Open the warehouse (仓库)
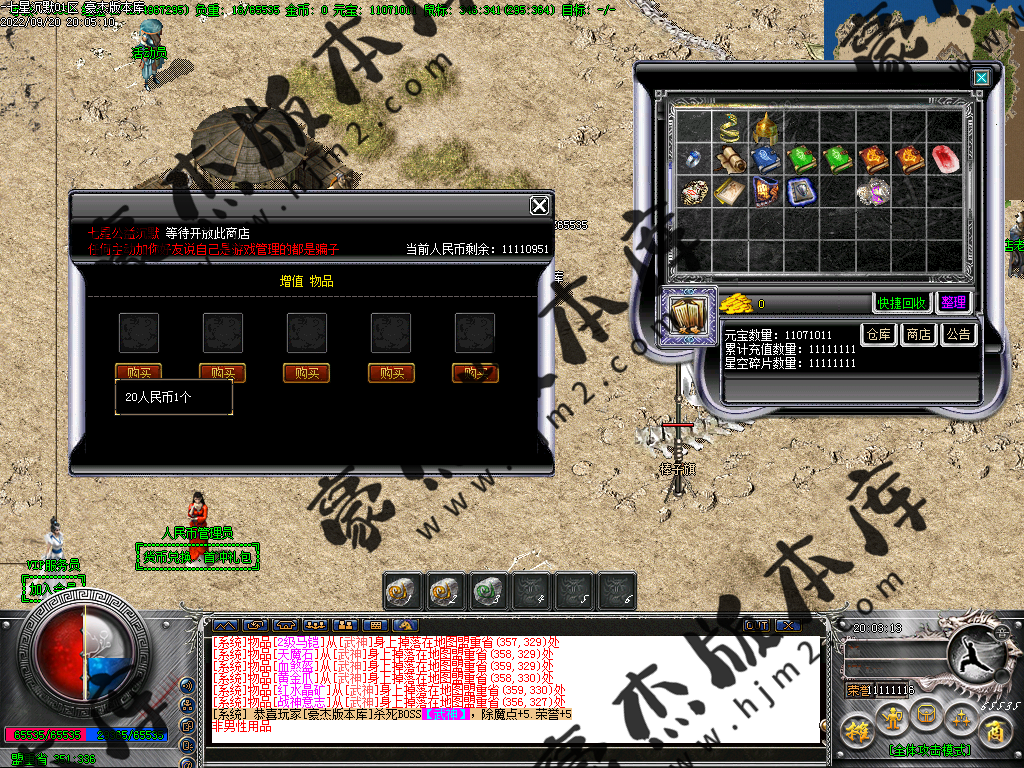The image size is (1024, 768). tap(878, 334)
